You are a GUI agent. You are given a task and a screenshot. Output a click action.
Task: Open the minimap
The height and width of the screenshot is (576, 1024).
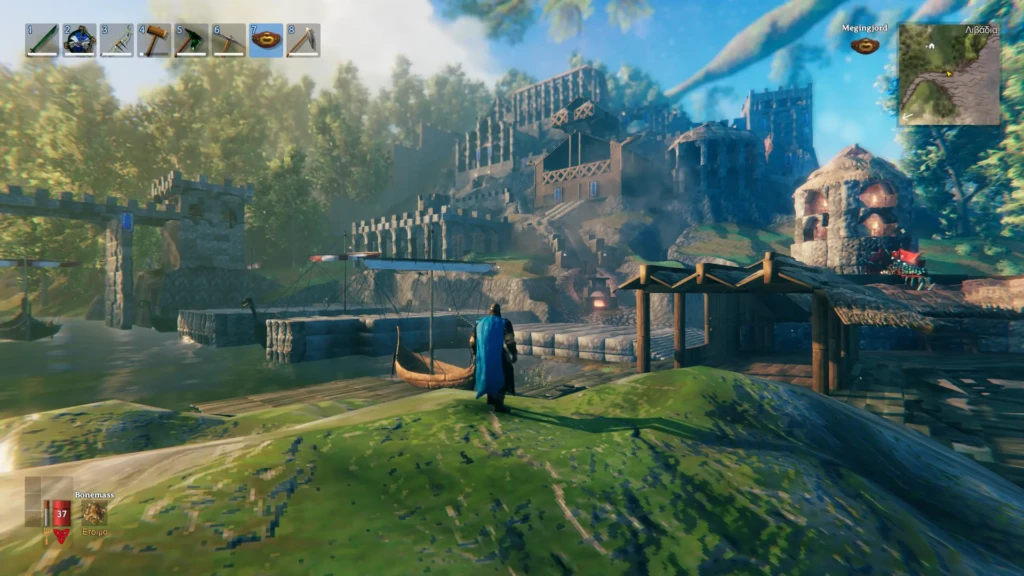click(x=948, y=74)
